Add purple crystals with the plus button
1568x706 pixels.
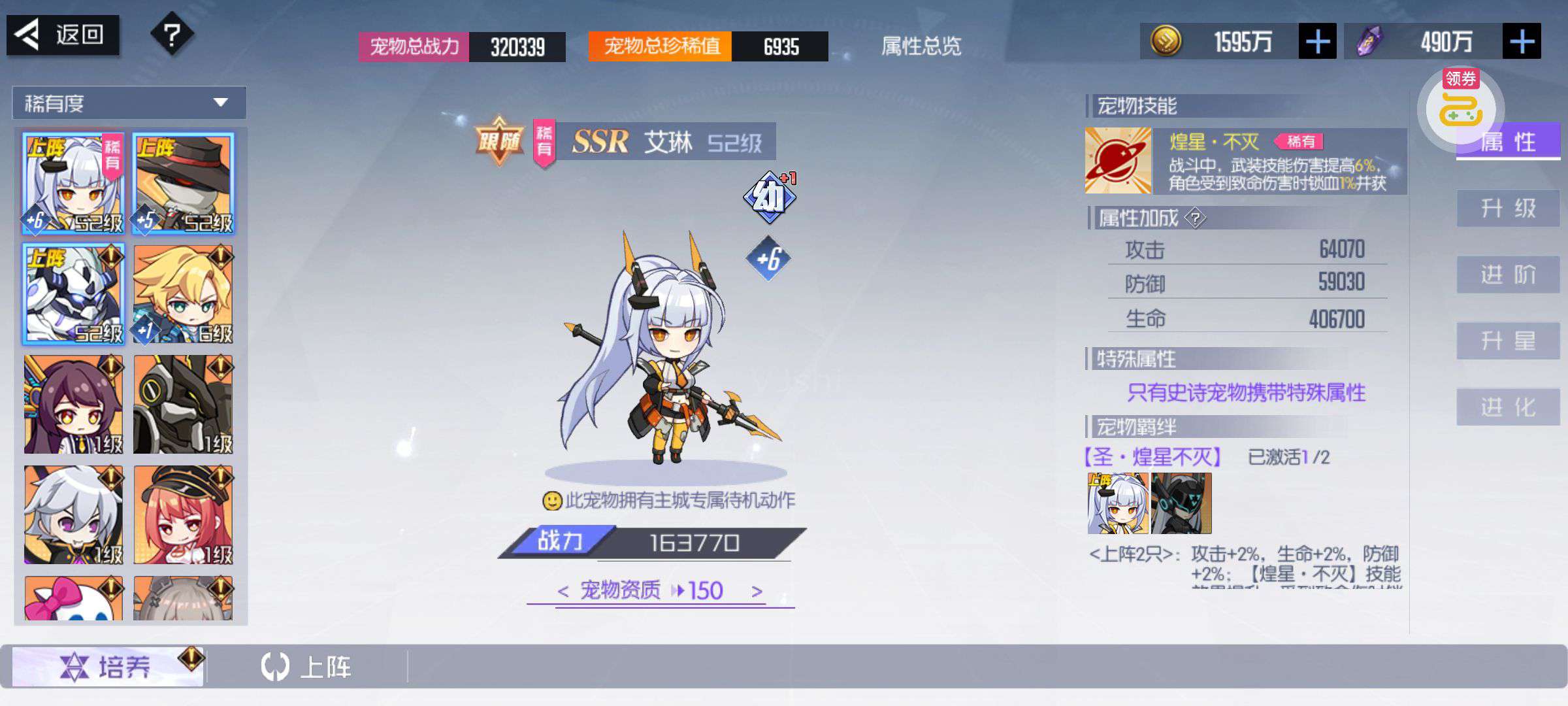[1522, 42]
